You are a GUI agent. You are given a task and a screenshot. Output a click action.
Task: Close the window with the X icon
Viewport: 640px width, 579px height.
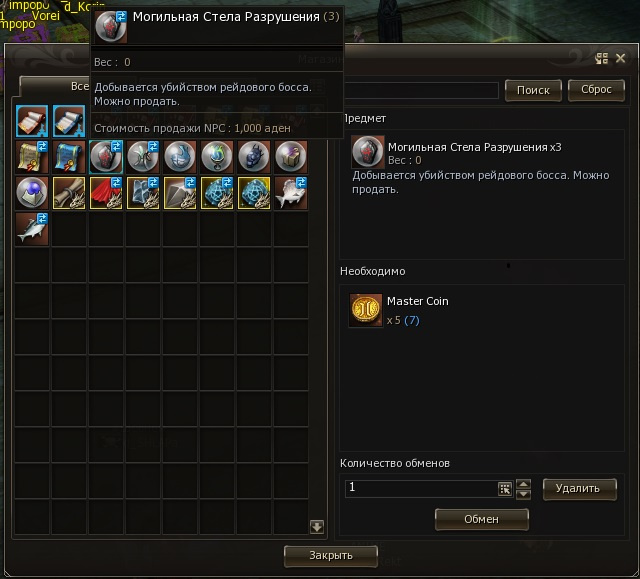(x=620, y=59)
